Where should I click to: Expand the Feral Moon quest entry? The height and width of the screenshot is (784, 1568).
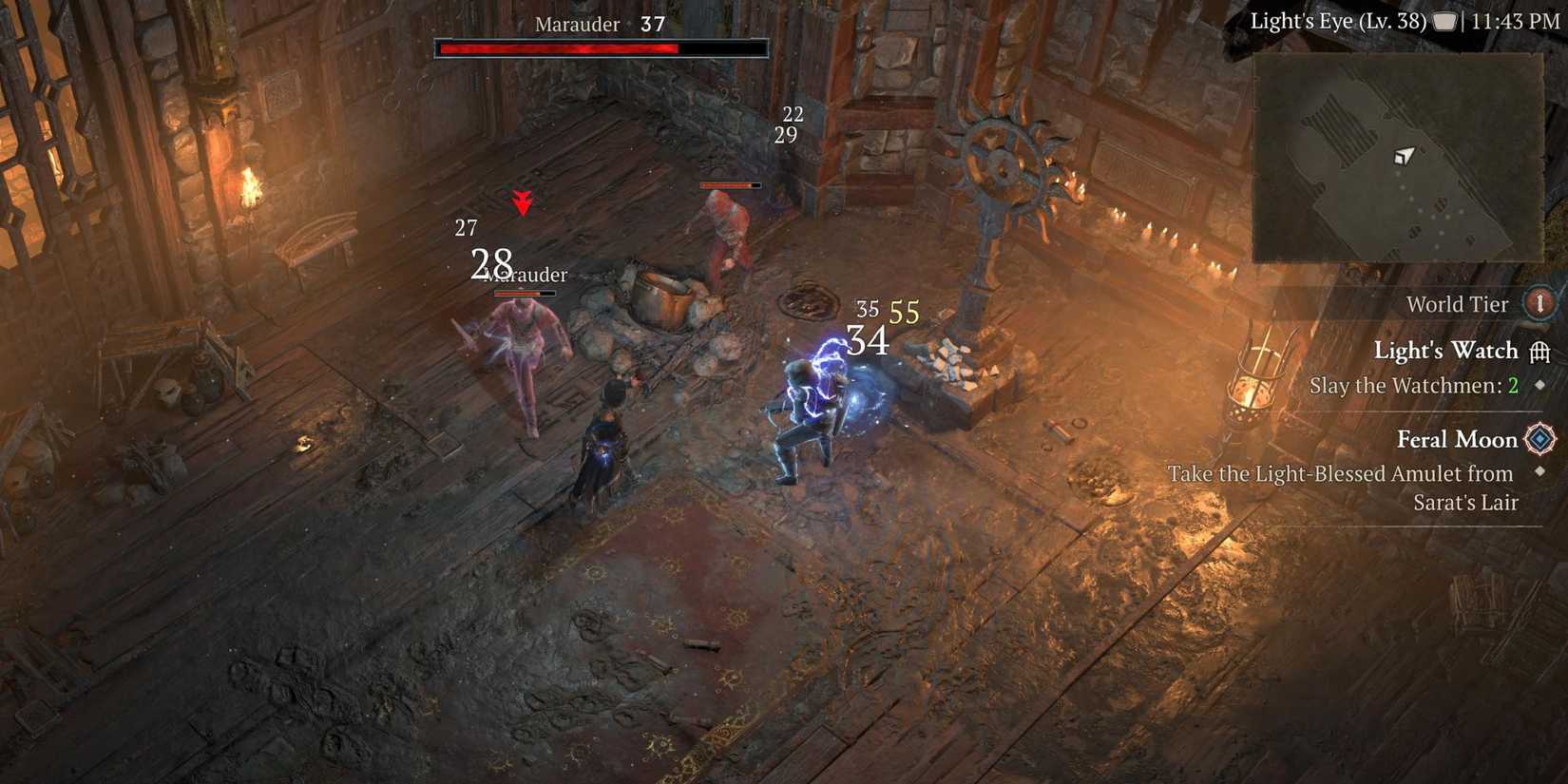(1457, 439)
